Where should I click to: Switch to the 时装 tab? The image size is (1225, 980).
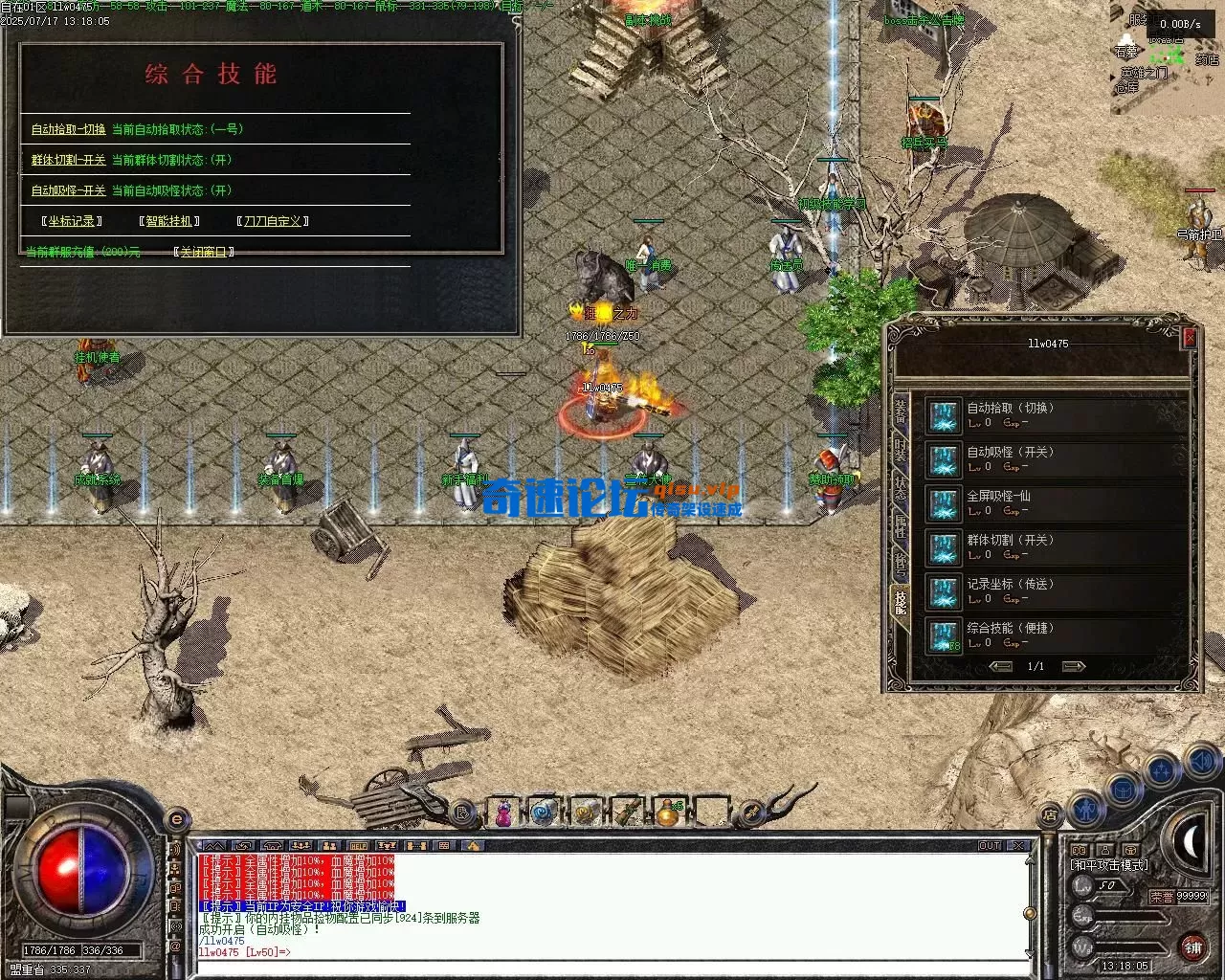pyautogui.click(x=901, y=450)
